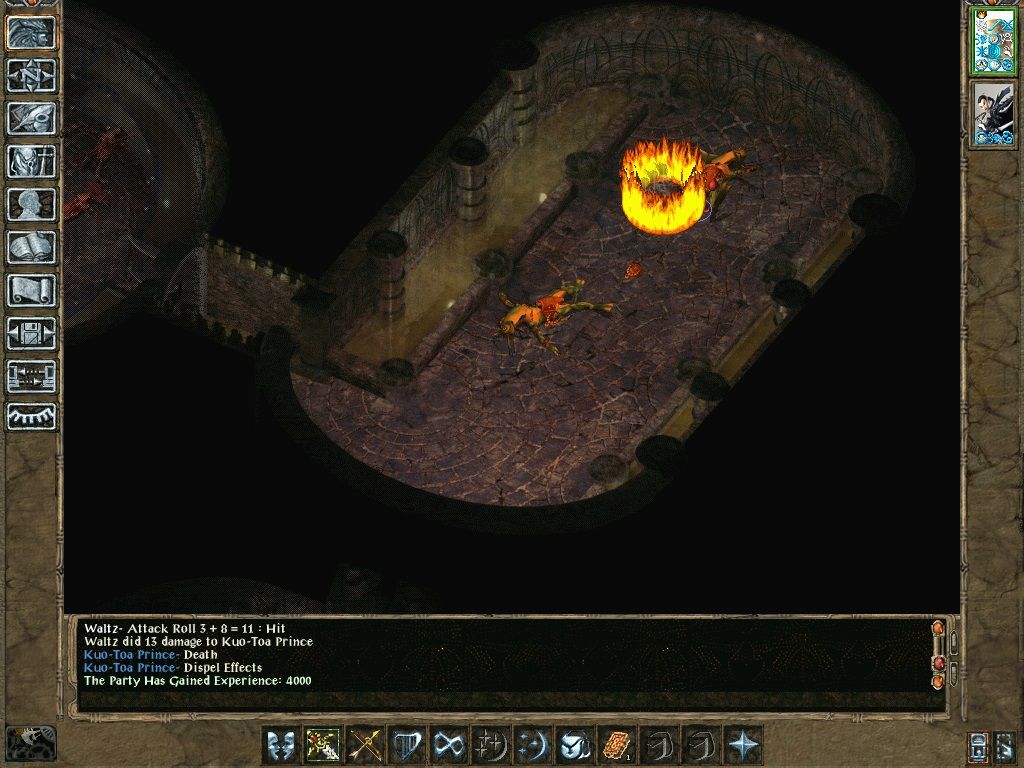Select the highlighted melee weapon slot
1024x768 pixels.
click(x=323, y=746)
